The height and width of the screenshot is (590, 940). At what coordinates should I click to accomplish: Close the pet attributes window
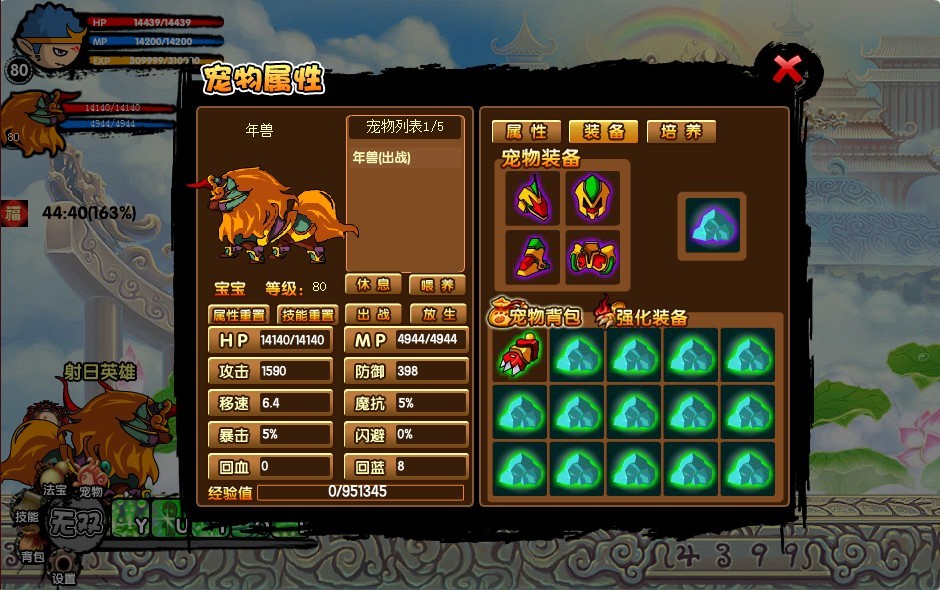[787, 70]
